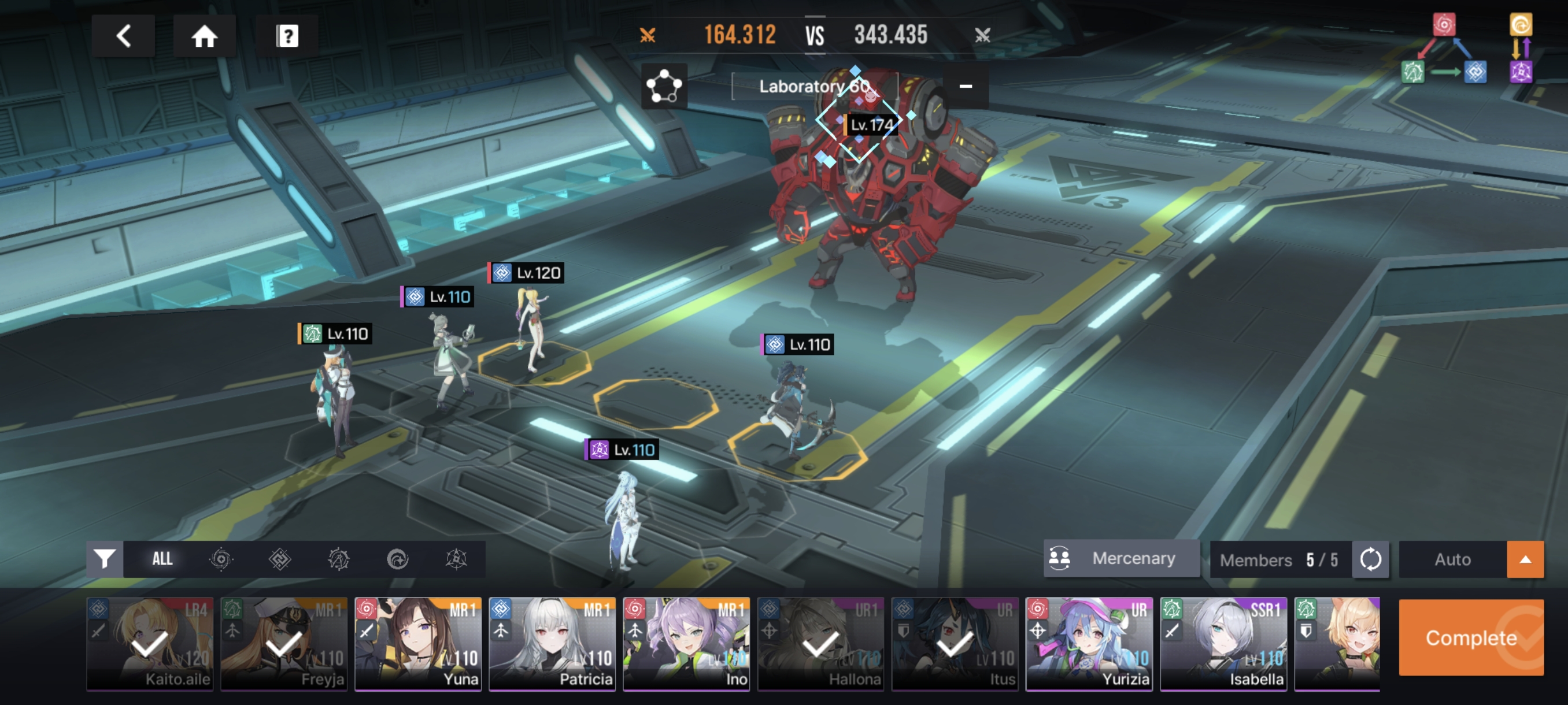Select Yuna's character card
The height and width of the screenshot is (705, 1568).
click(x=418, y=644)
